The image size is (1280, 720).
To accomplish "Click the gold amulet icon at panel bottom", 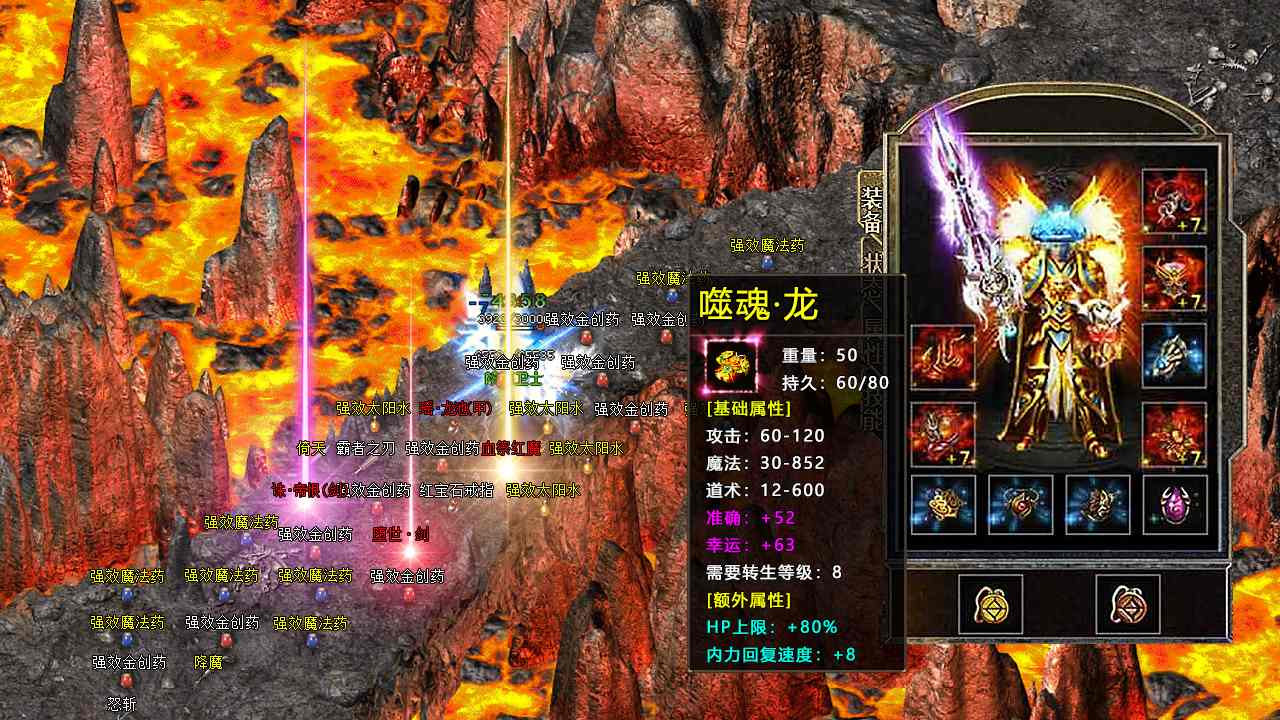I will (991, 603).
